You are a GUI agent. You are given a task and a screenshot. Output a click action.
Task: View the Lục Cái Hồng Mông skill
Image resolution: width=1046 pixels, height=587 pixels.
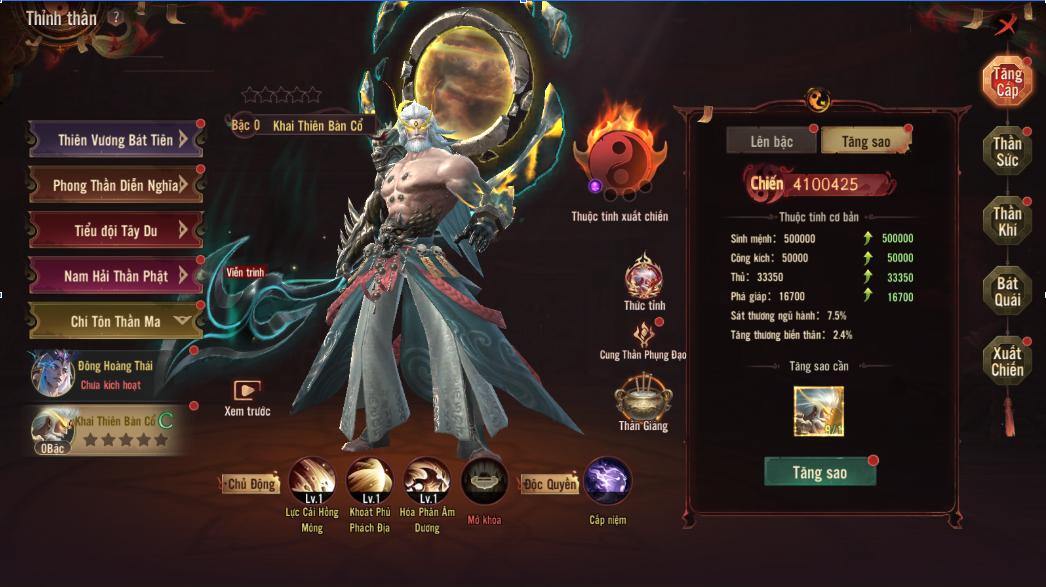[311, 482]
